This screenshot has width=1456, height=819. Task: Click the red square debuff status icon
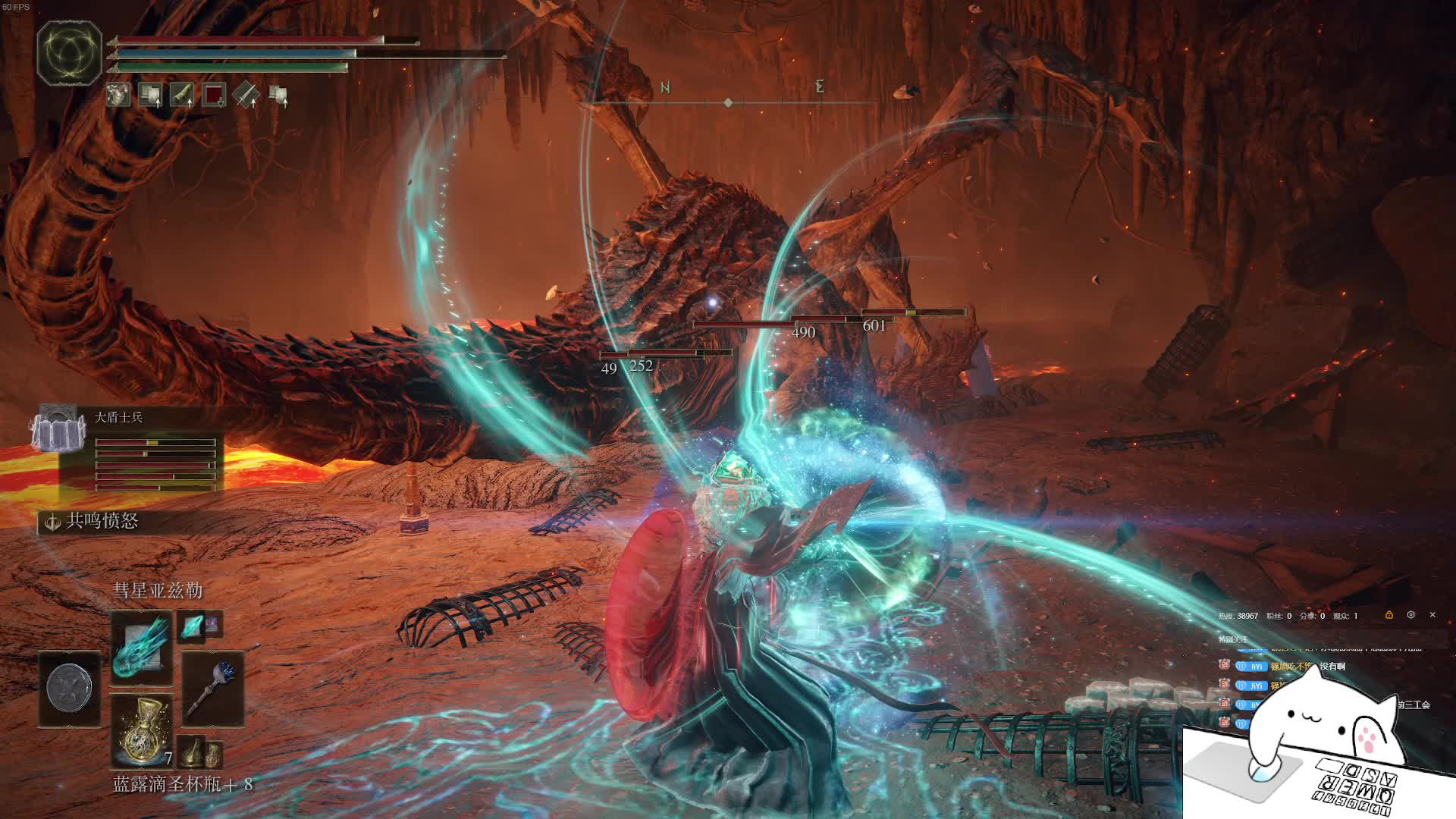coord(215,95)
